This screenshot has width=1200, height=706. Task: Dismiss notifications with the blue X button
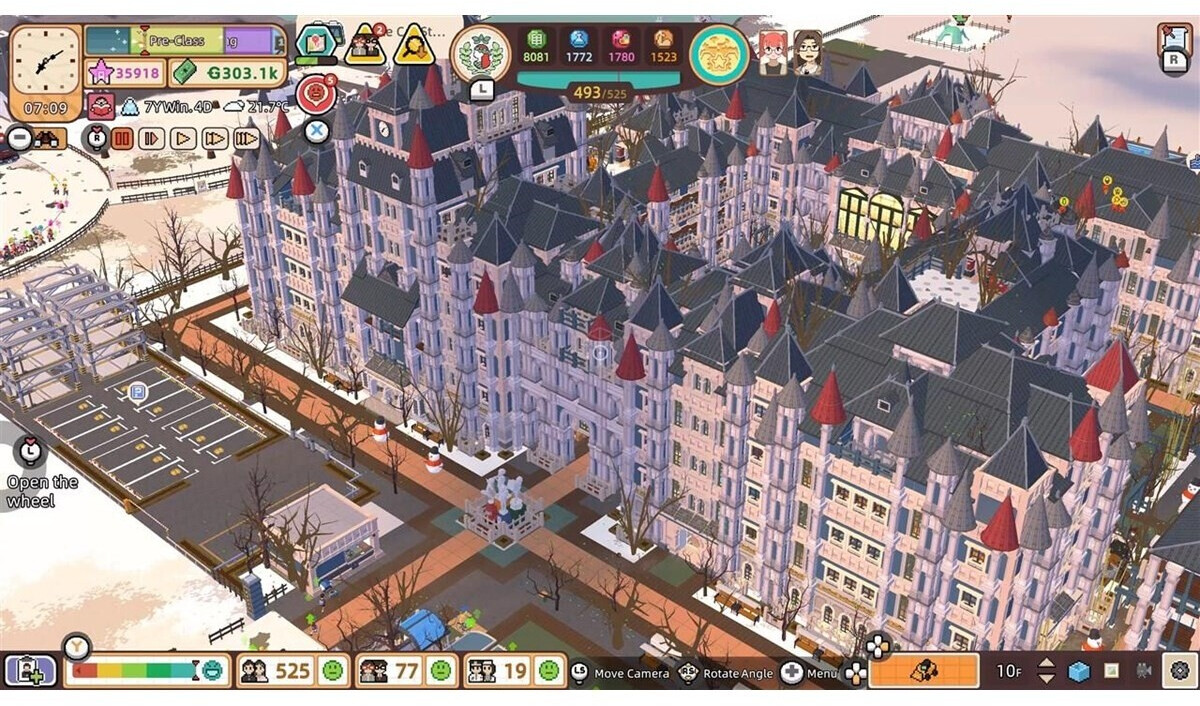click(x=316, y=130)
